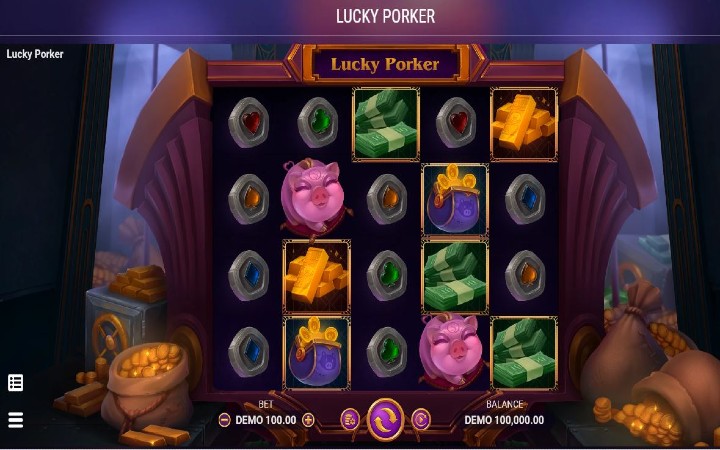Spin the reels with the center button
720x450 pixels.
click(x=385, y=419)
